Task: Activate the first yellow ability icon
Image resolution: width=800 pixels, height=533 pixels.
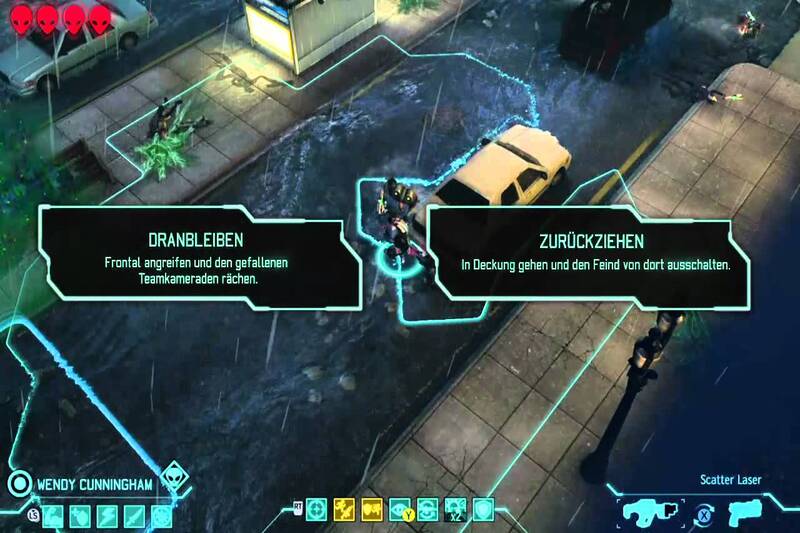Action: [345, 511]
